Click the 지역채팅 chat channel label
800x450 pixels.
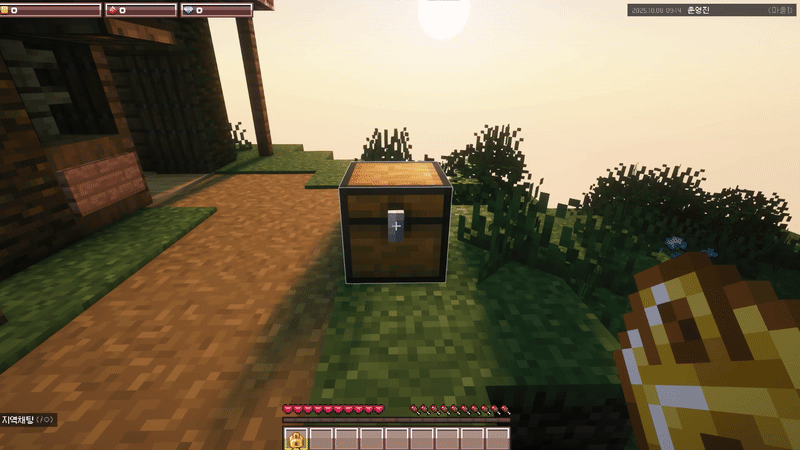point(18,420)
